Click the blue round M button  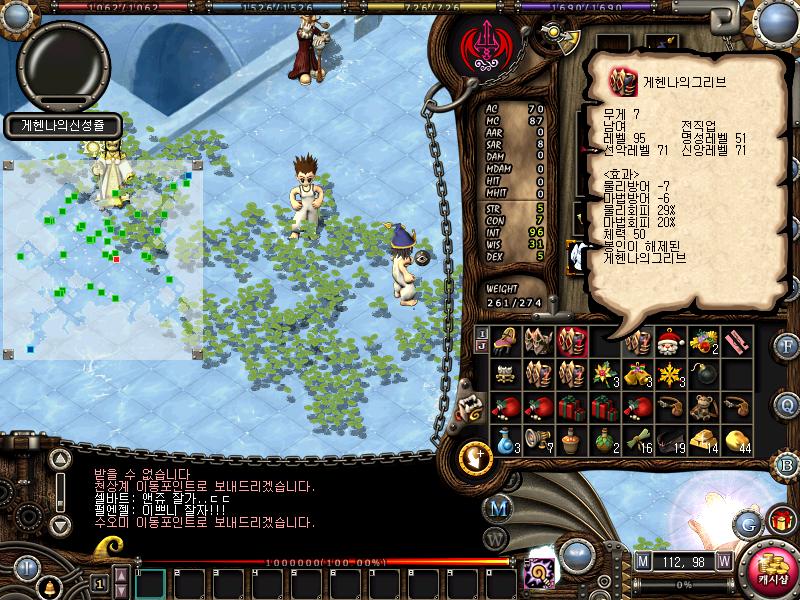[x=498, y=507]
